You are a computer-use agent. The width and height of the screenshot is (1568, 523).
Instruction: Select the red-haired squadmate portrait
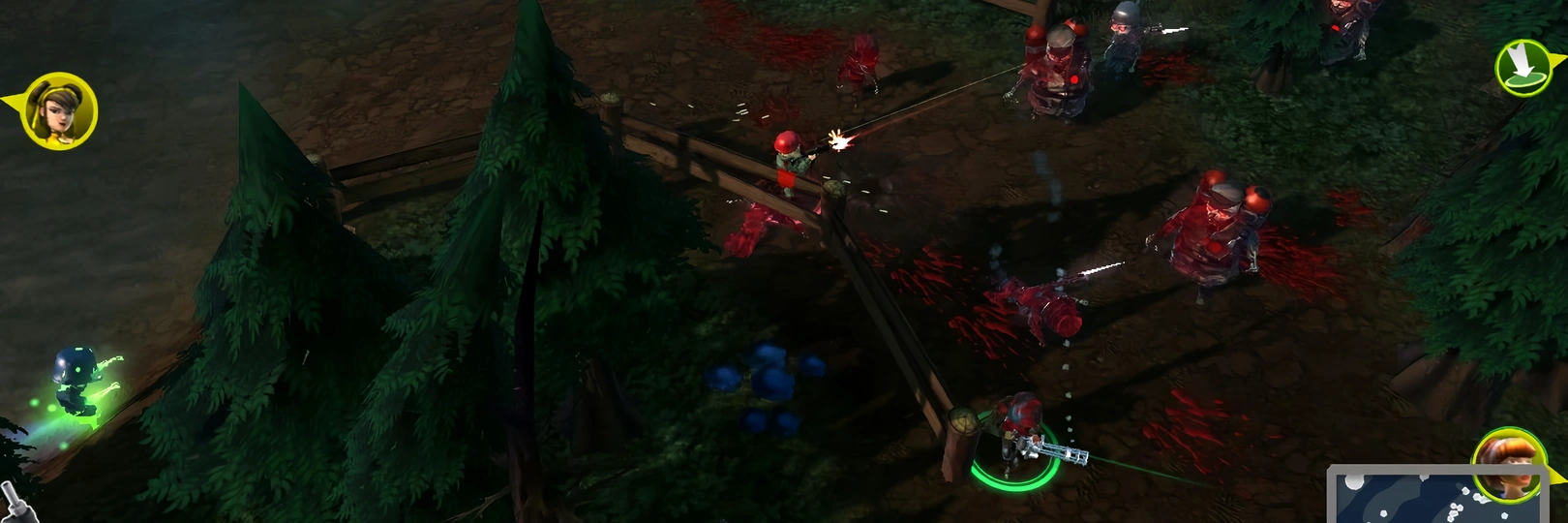(x=1506, y=464)
